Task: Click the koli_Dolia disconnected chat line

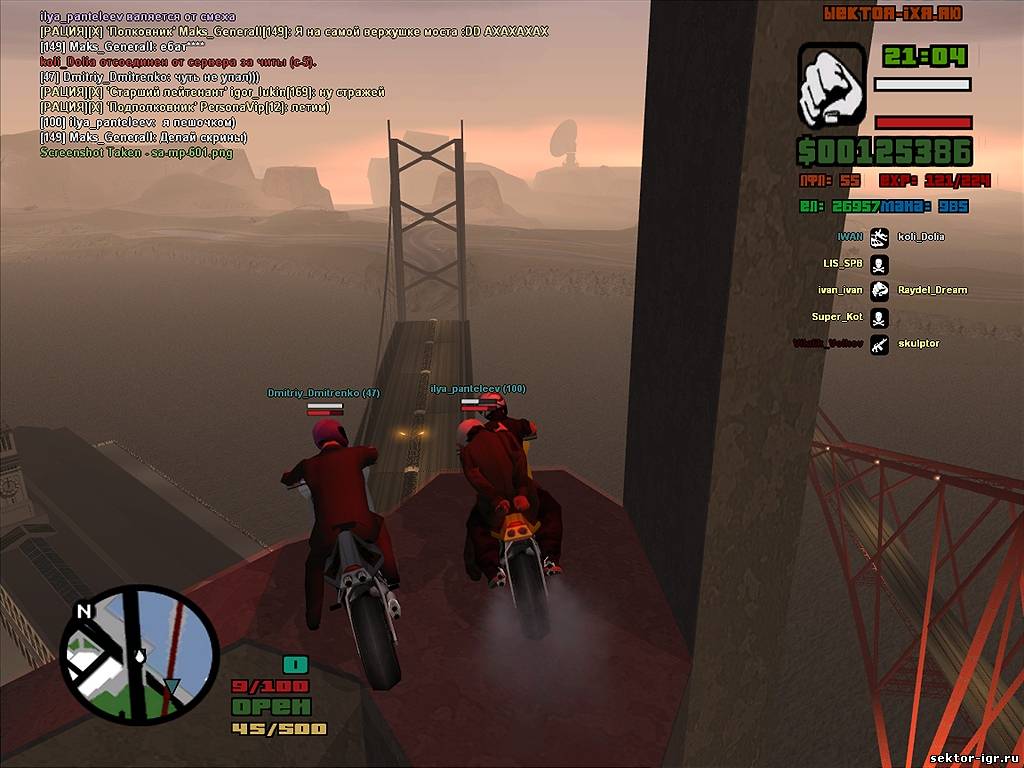Action: pos(177,62)
